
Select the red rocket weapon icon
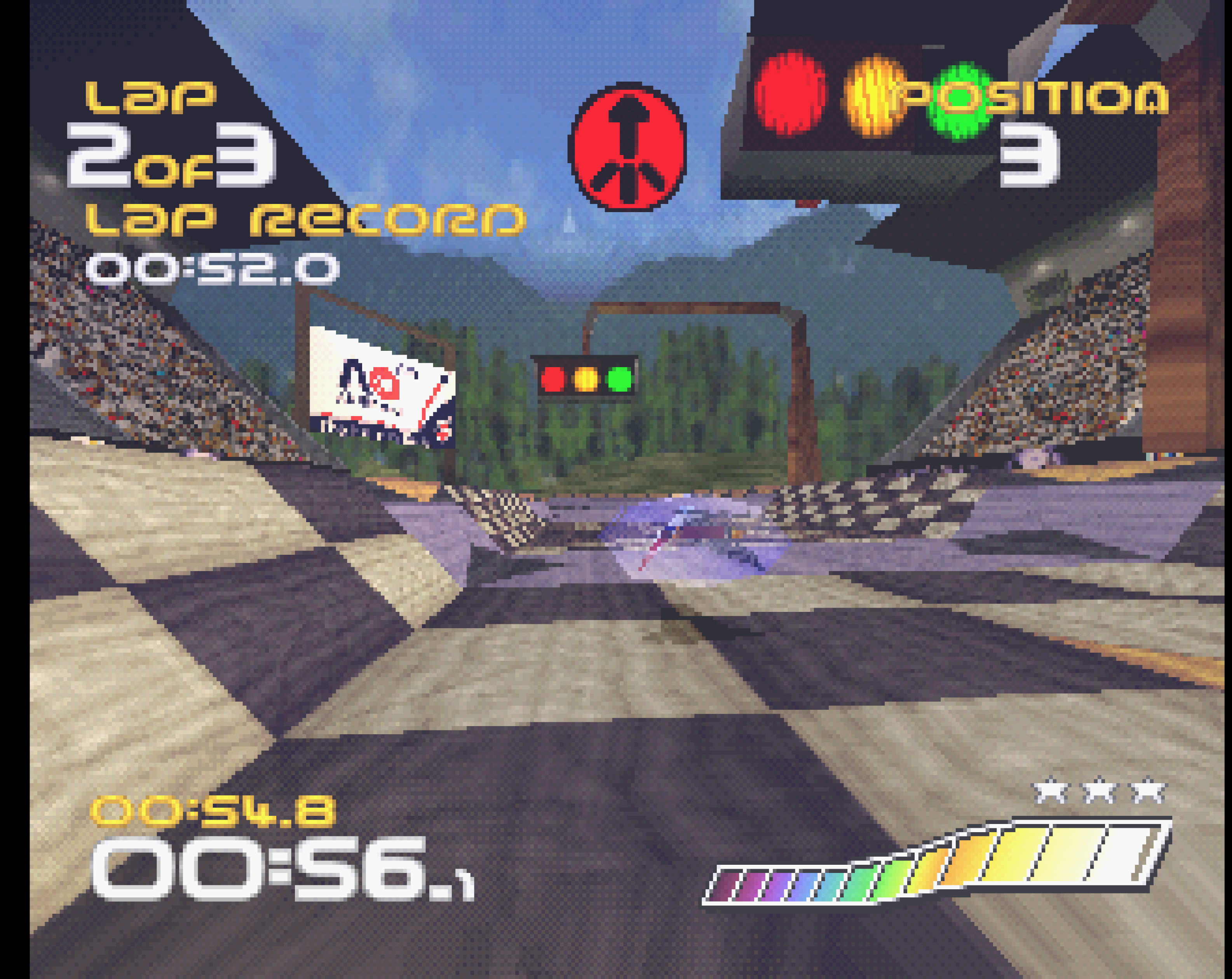click(x=627, y=147)
